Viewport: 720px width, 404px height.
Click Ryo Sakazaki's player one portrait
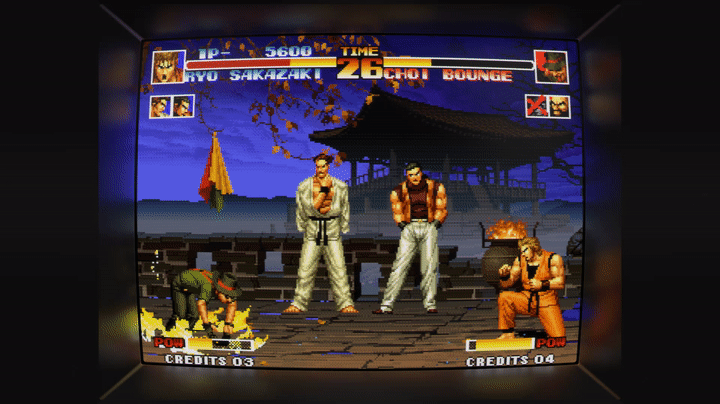coord(168,66)
